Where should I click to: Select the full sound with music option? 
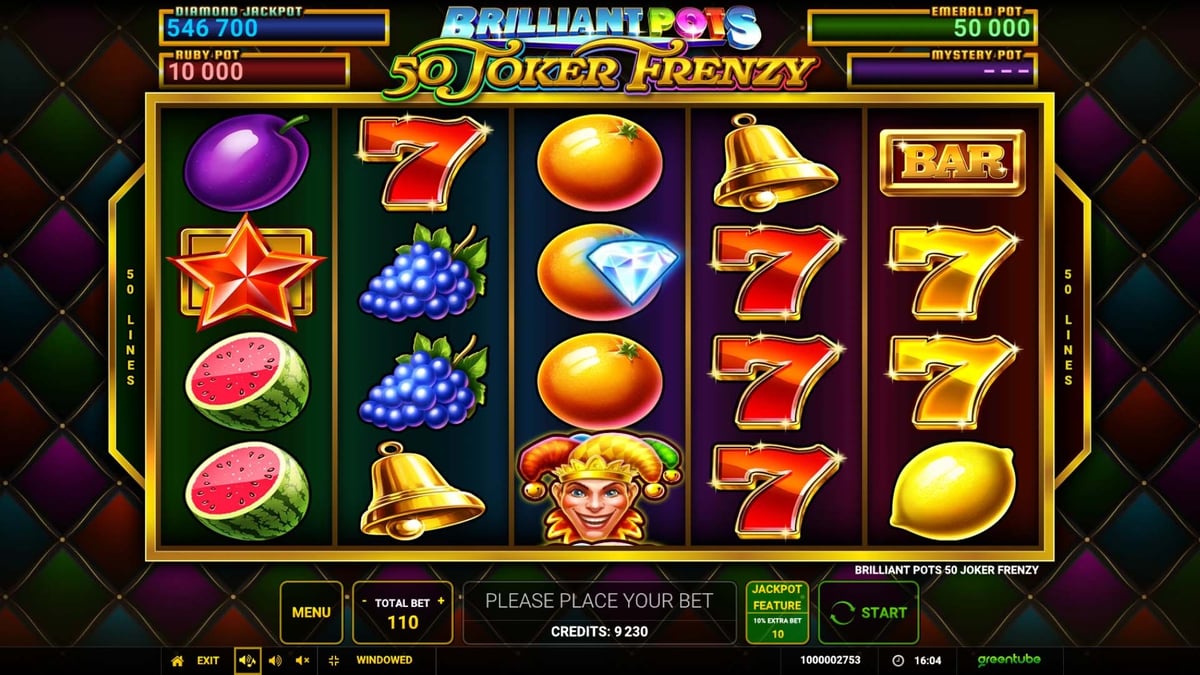(x=247, y=660)
